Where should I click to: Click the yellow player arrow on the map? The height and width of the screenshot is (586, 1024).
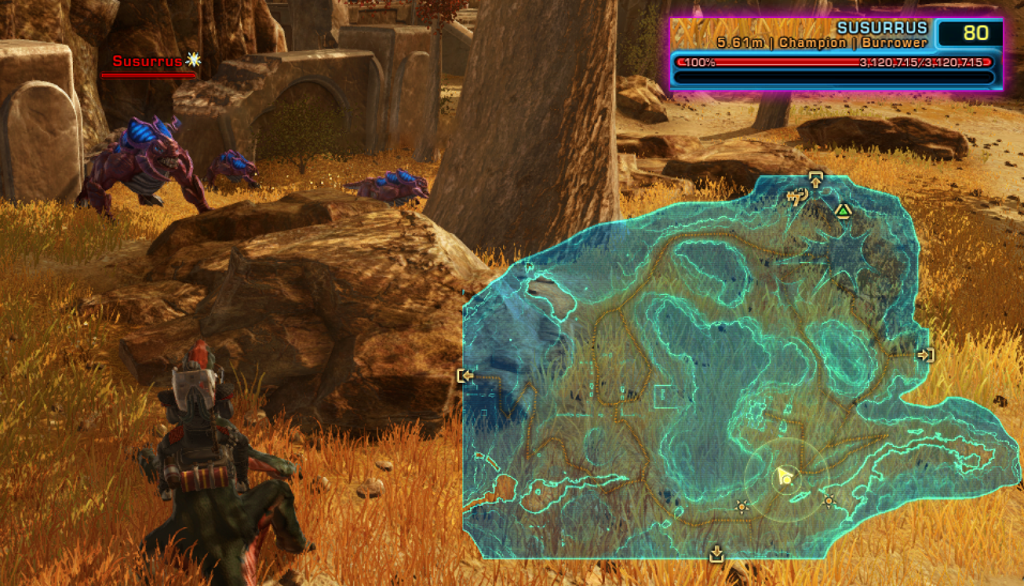786,477
